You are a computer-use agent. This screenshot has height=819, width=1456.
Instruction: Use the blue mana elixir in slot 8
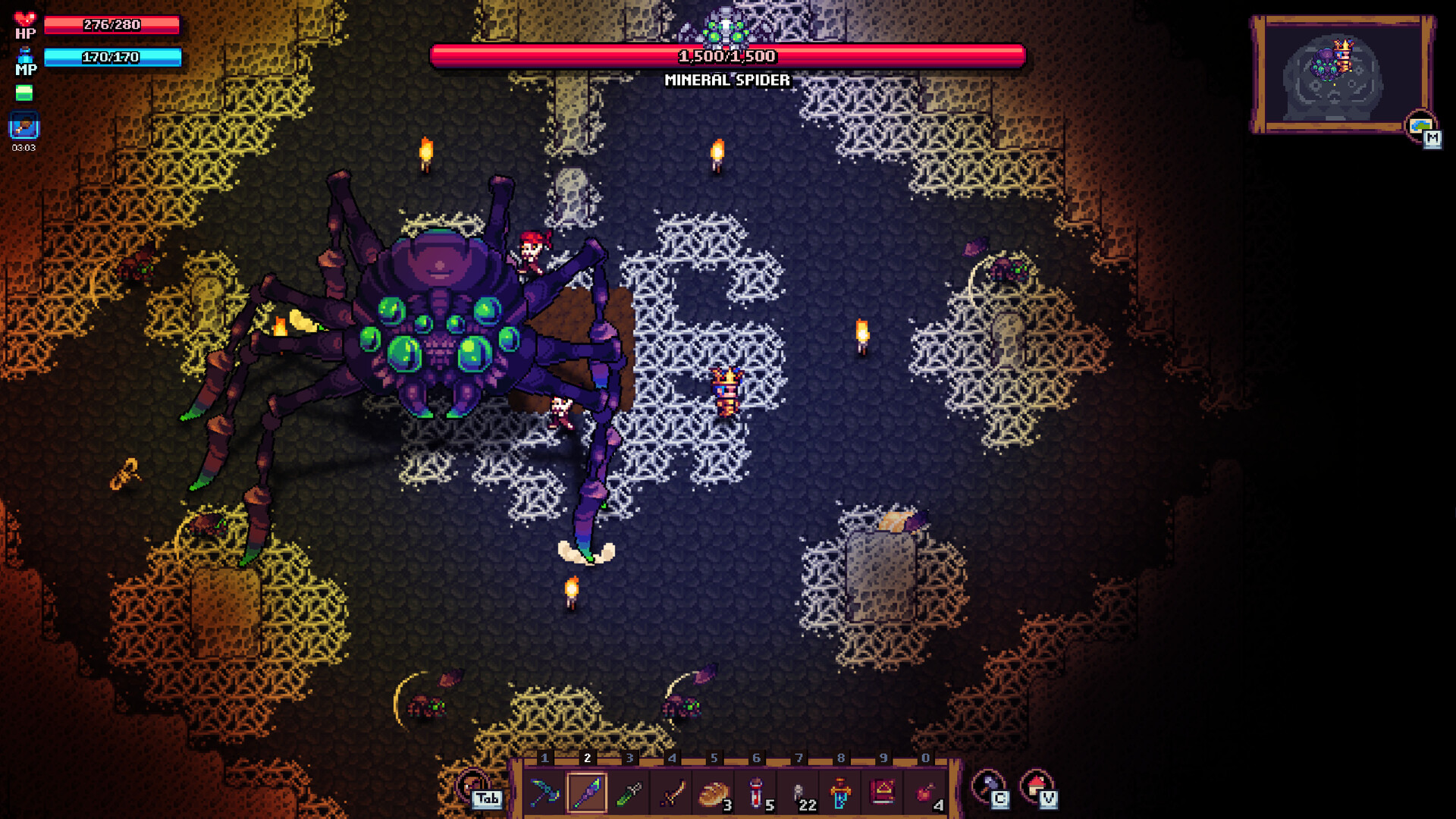(x=842, y=791)
